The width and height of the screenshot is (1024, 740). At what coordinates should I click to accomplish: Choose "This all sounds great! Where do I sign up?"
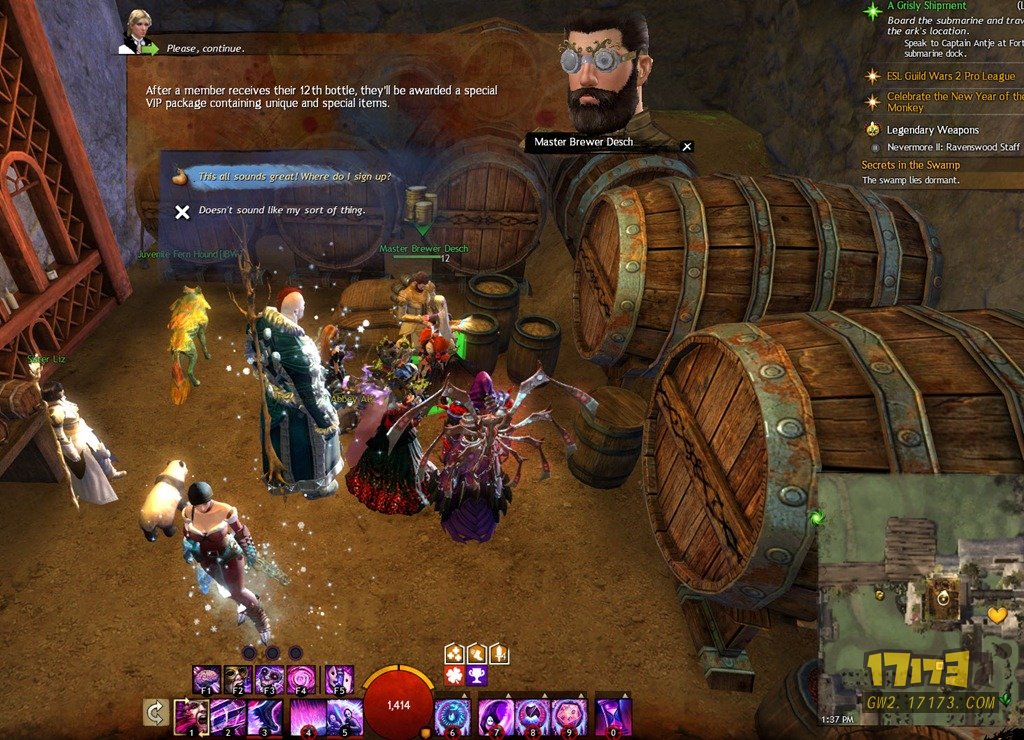pos(294,177)
